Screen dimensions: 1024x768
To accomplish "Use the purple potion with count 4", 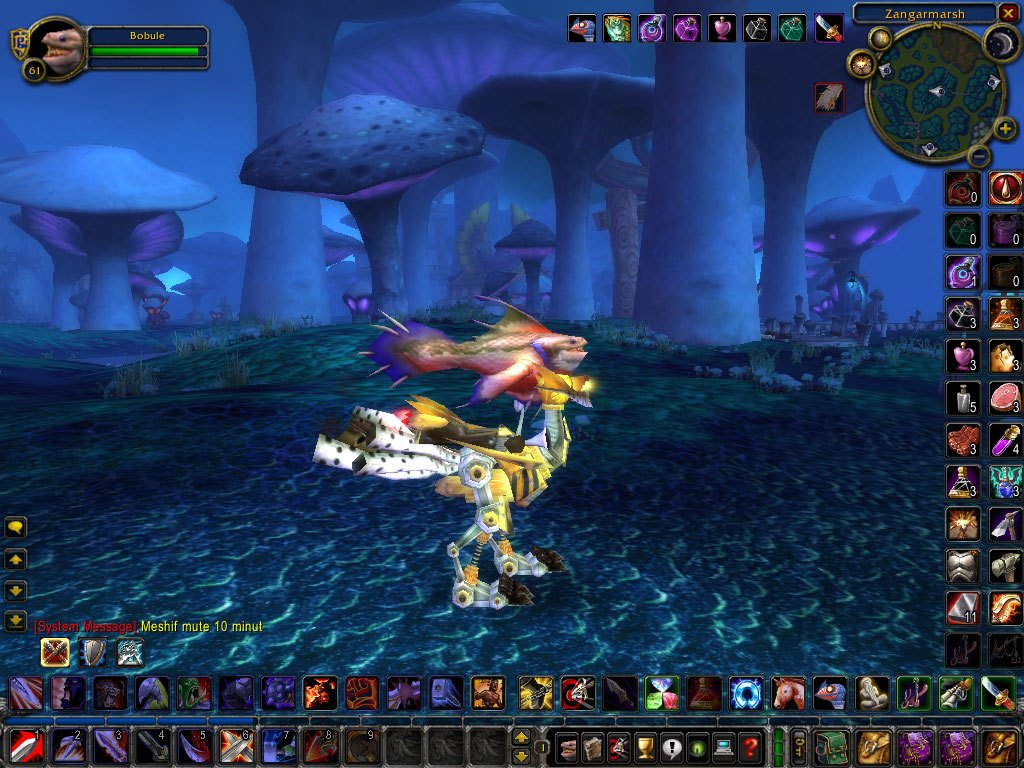I will 1005,440.
